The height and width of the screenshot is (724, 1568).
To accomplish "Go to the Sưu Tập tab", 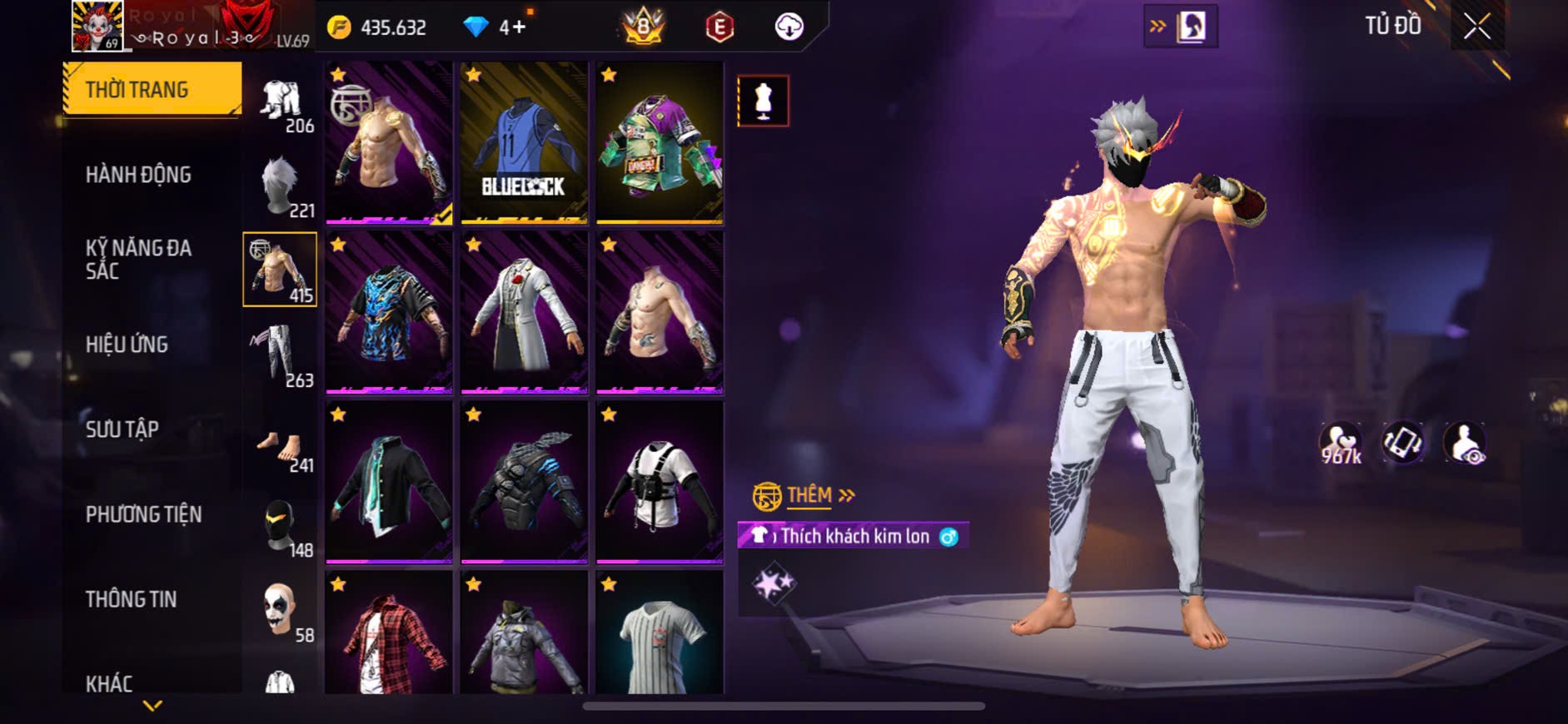I will coord(122,429).
